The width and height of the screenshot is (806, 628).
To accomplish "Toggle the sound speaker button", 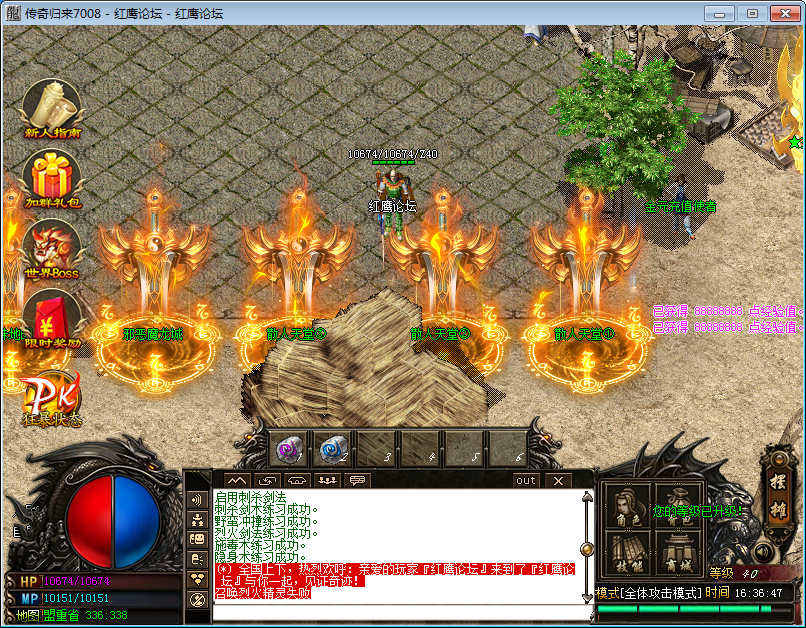I will click(763, 551).
